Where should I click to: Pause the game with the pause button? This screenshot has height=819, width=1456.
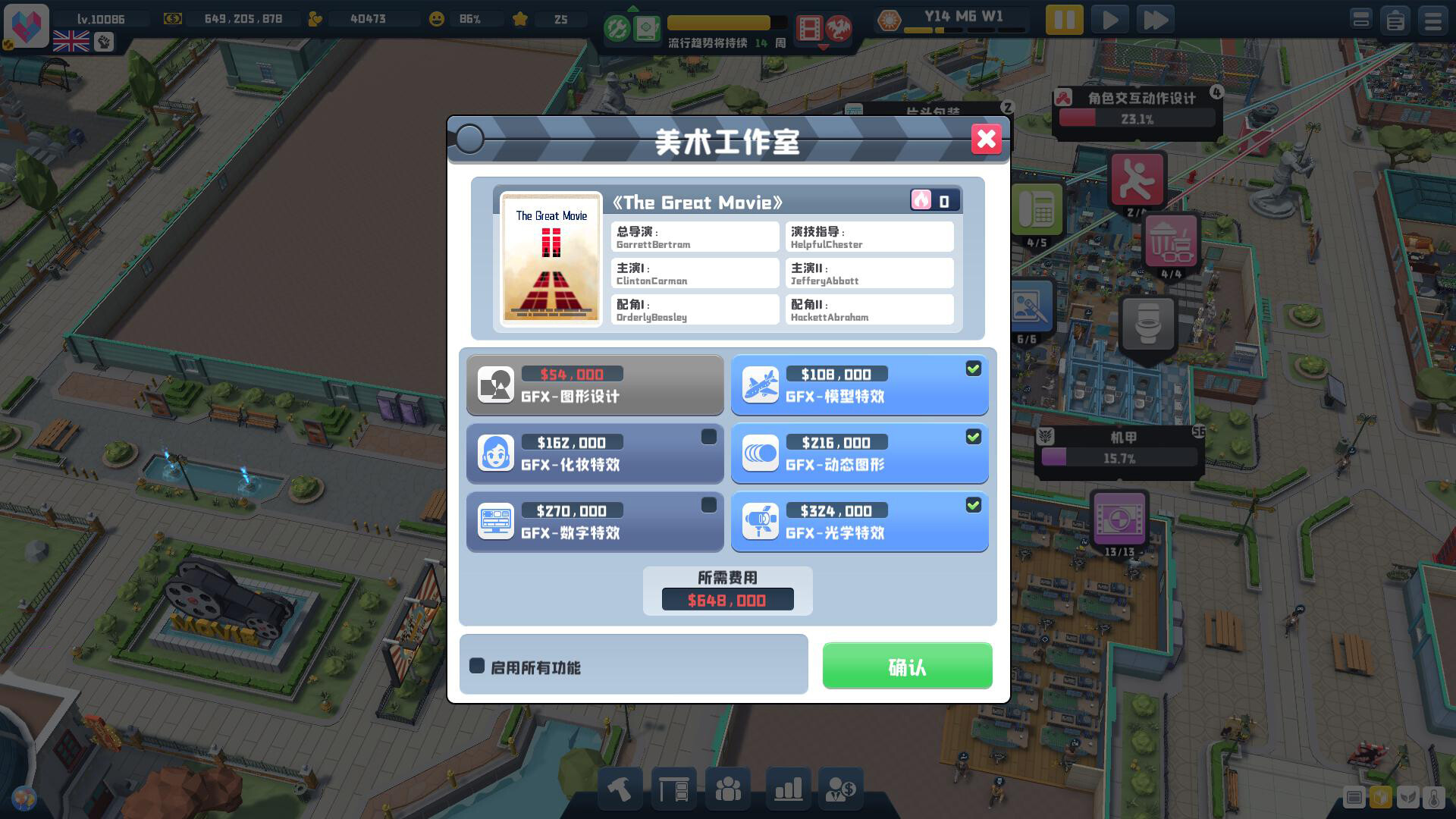pyautogui.click(x=1064, y=20)
